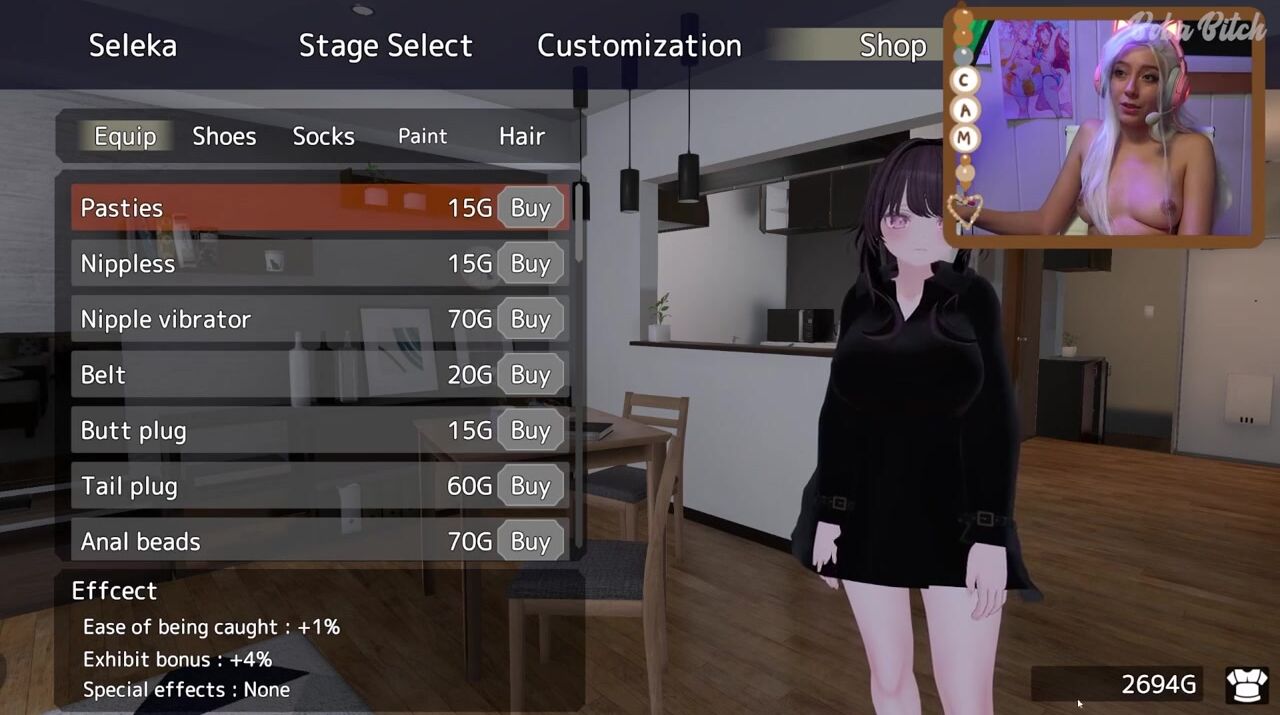
Task: Open the Seleka menu entry
Action: (x=133, y=46)
